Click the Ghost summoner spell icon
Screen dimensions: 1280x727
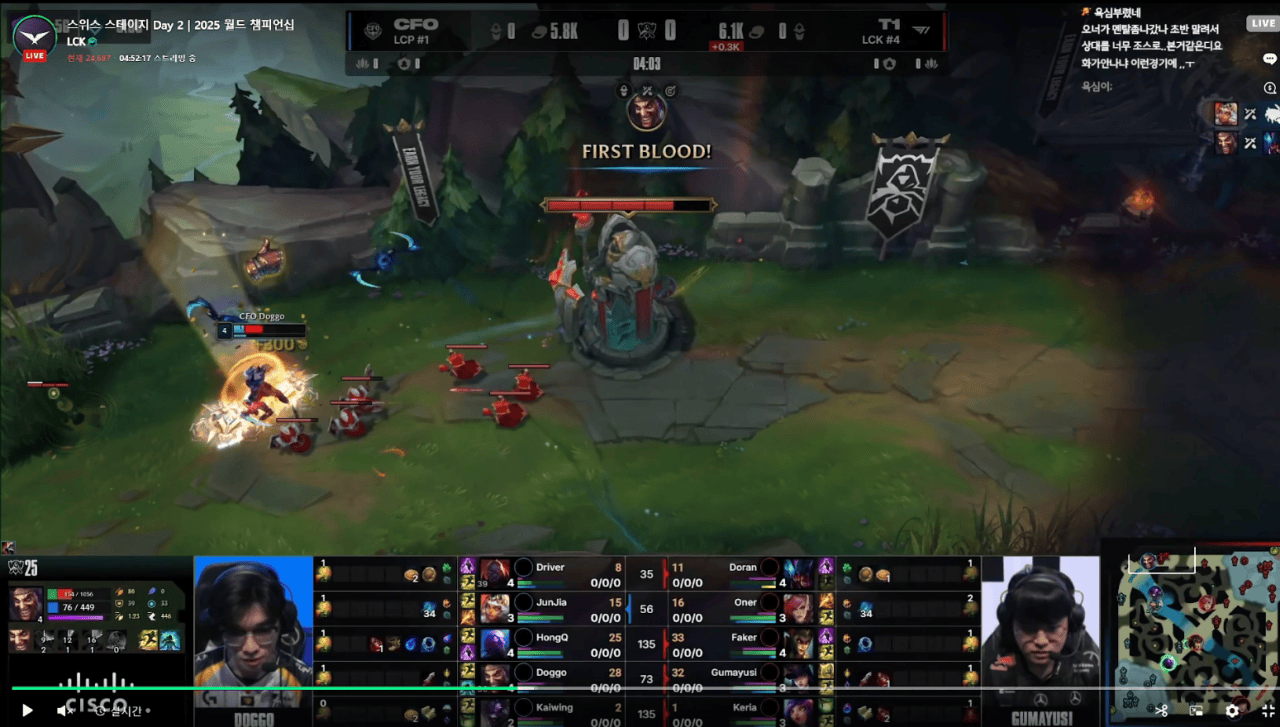click(149, 640)
